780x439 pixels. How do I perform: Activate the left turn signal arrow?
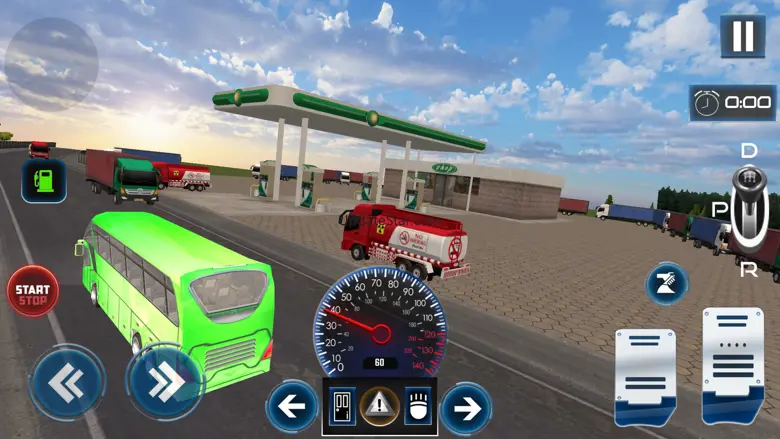pyautogui.click(x=291, y=407)
